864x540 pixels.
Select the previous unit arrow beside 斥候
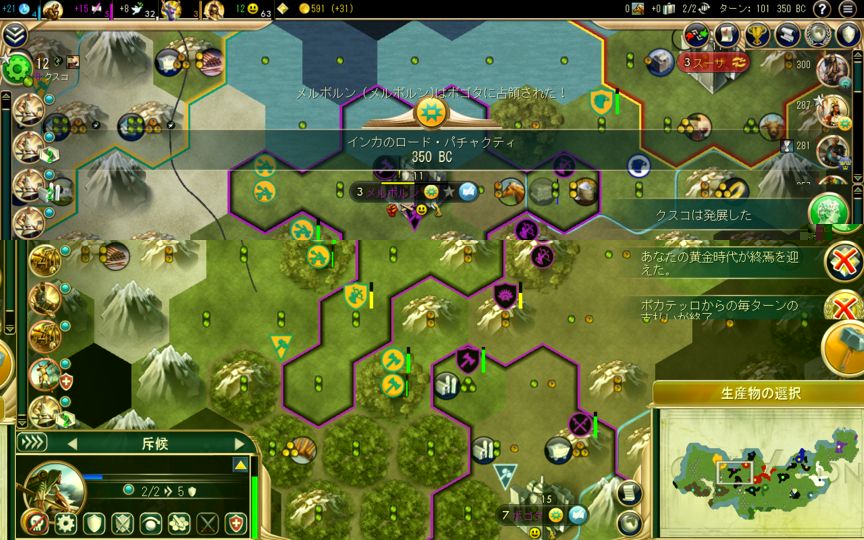coord(72,443)
